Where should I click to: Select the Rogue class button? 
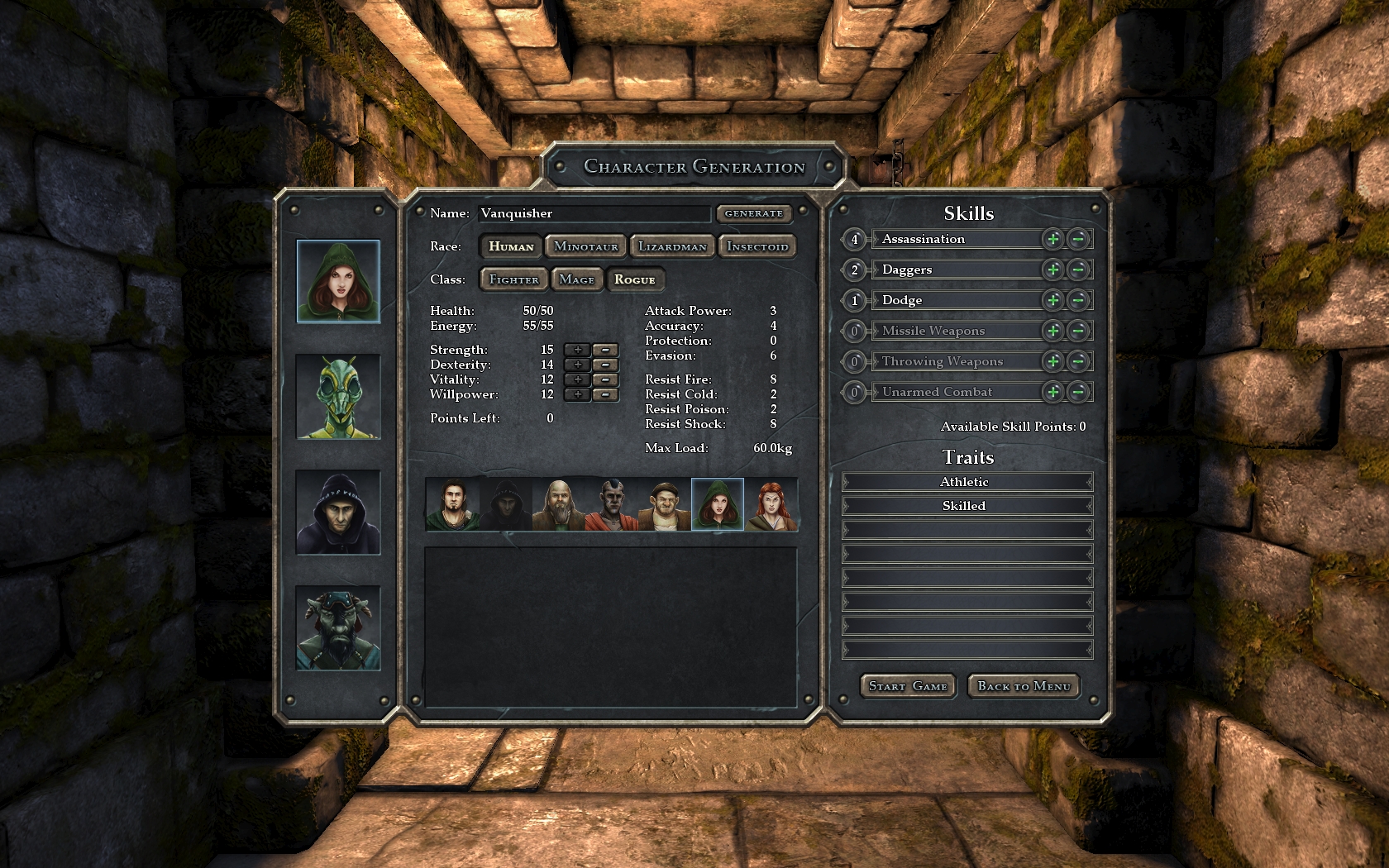click(x=634, y=279)
